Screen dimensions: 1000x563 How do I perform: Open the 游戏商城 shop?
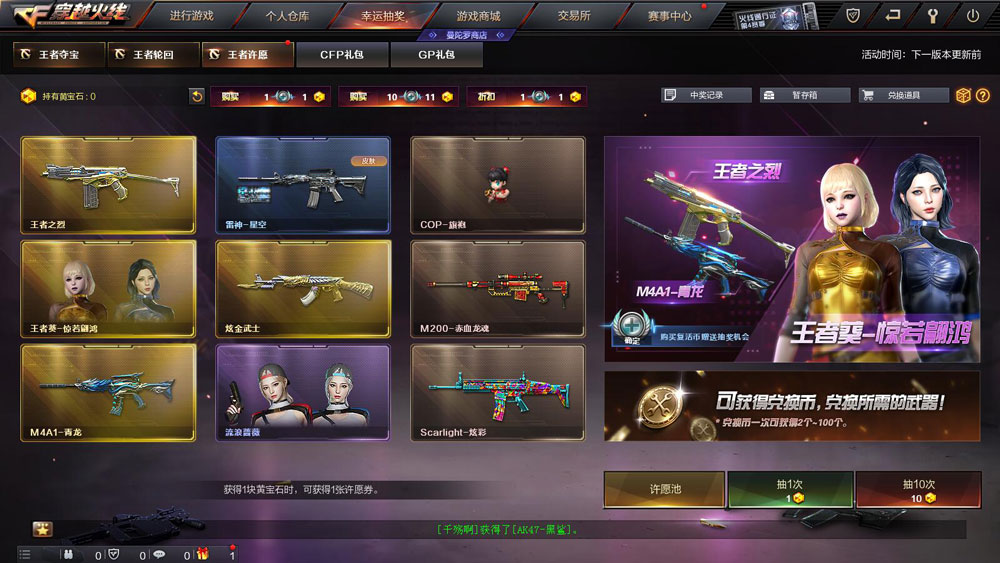pyautogui.click(x=478, y=16)
